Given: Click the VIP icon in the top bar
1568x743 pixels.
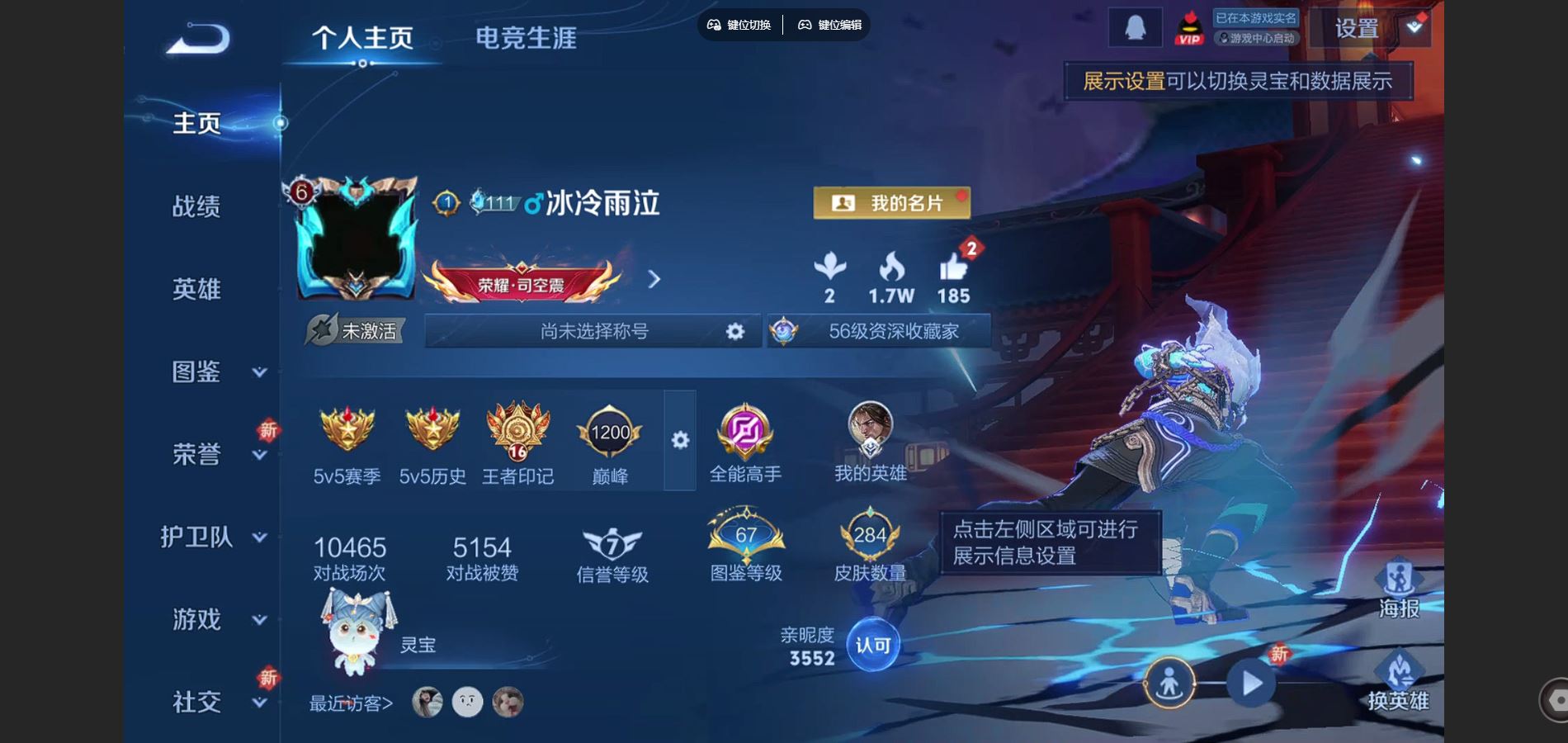Looking at the screenshot, I should 1188,27.
